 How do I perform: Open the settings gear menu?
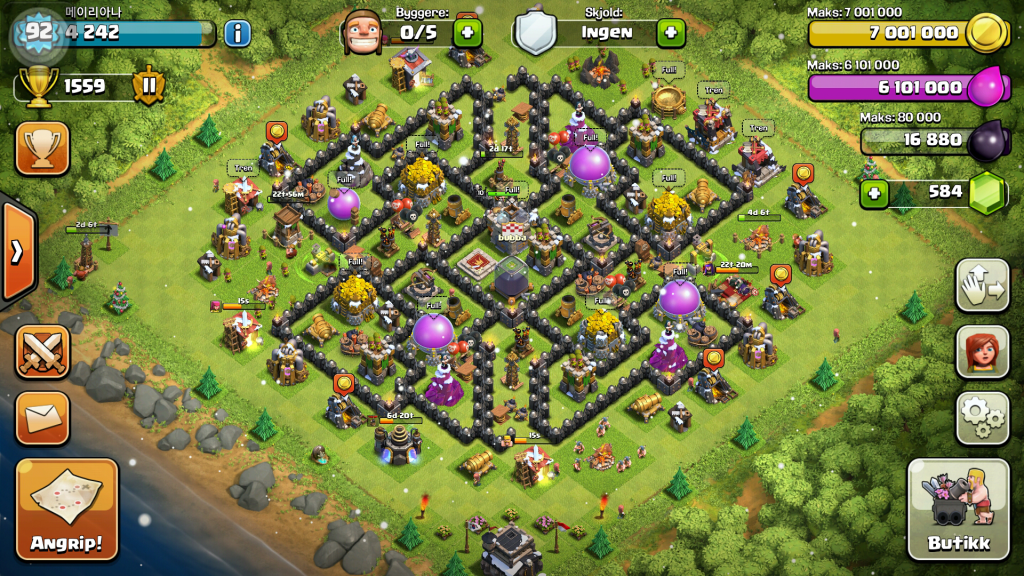coord(982,417)
